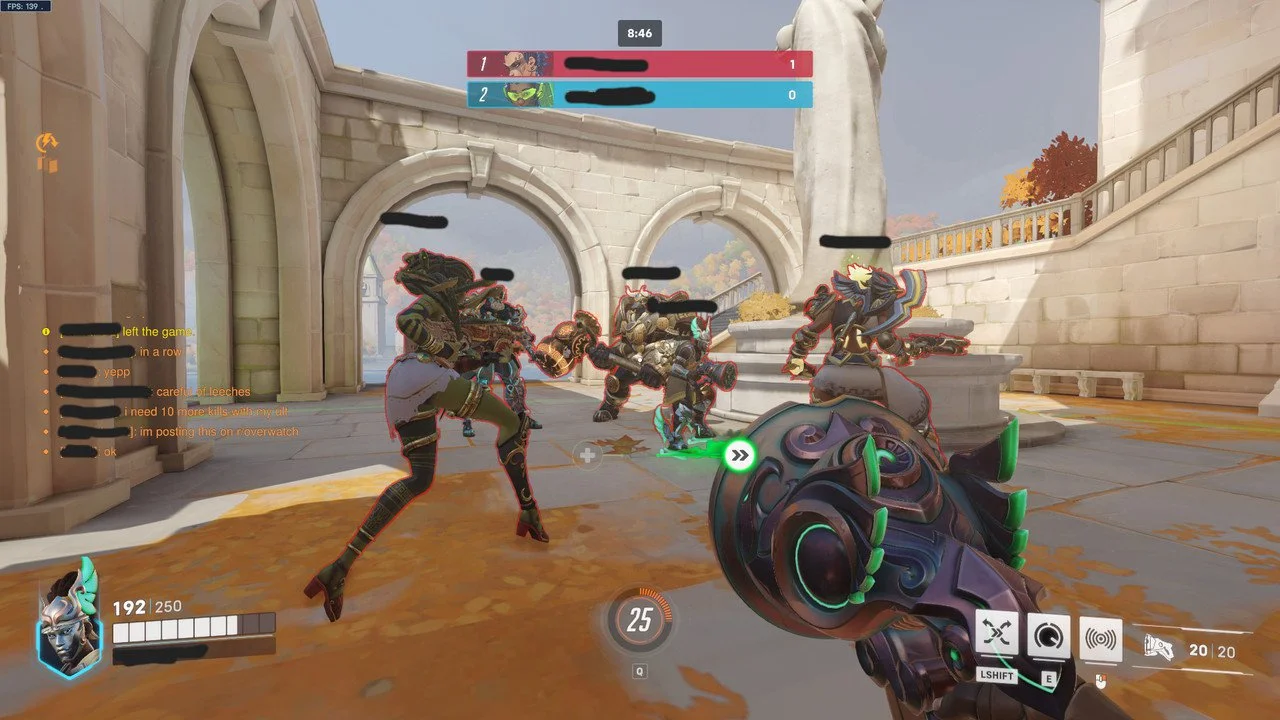The height and width of the screenshot is (720, 1280).
Task: Click the ultimate charge meter showing 25
Action: click(639, 621)
